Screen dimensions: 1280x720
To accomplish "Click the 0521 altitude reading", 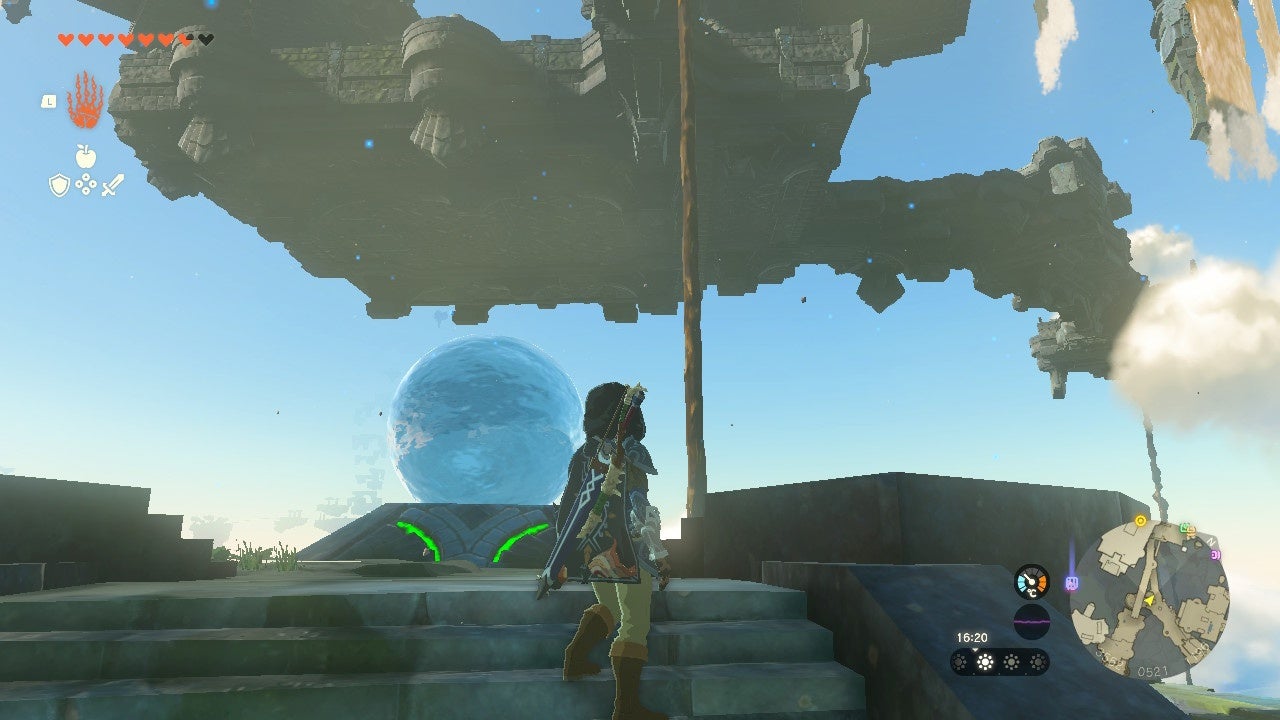I will (x=1153, y=670).
